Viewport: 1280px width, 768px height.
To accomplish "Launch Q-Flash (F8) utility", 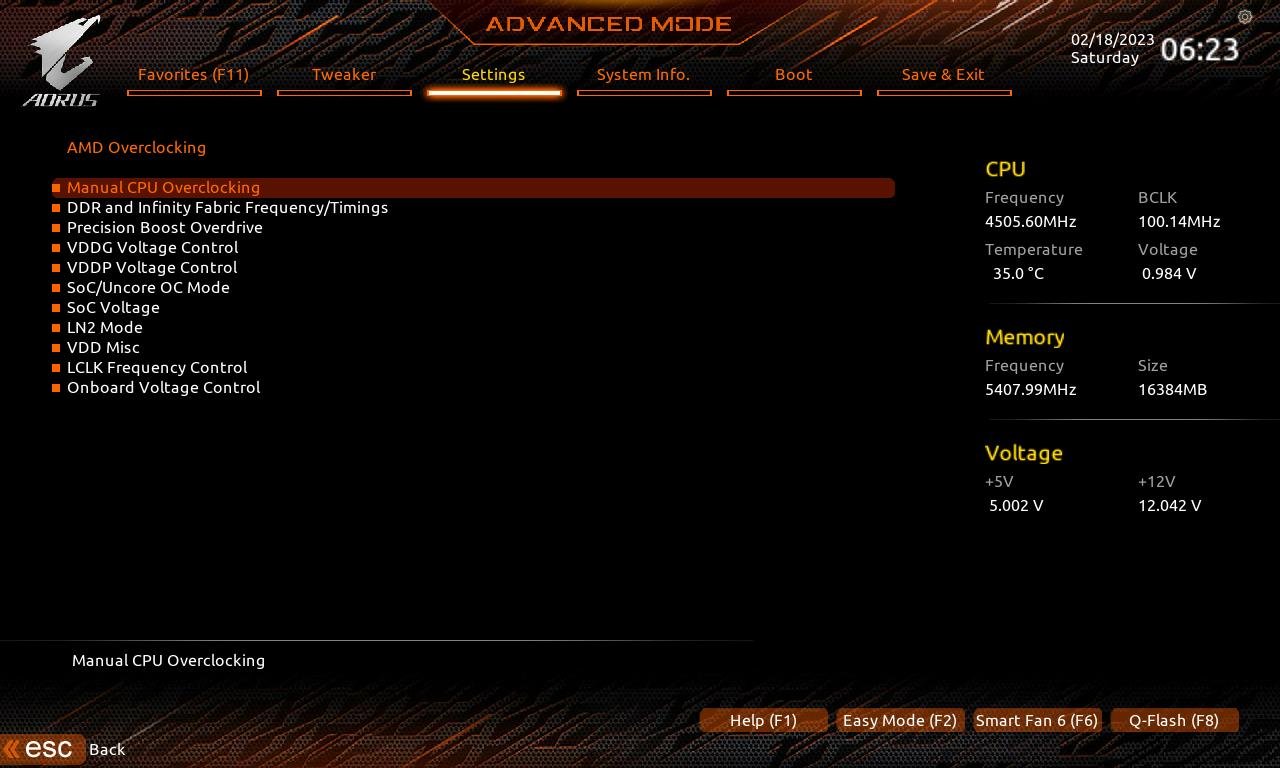I will [x=1174, y=720].
